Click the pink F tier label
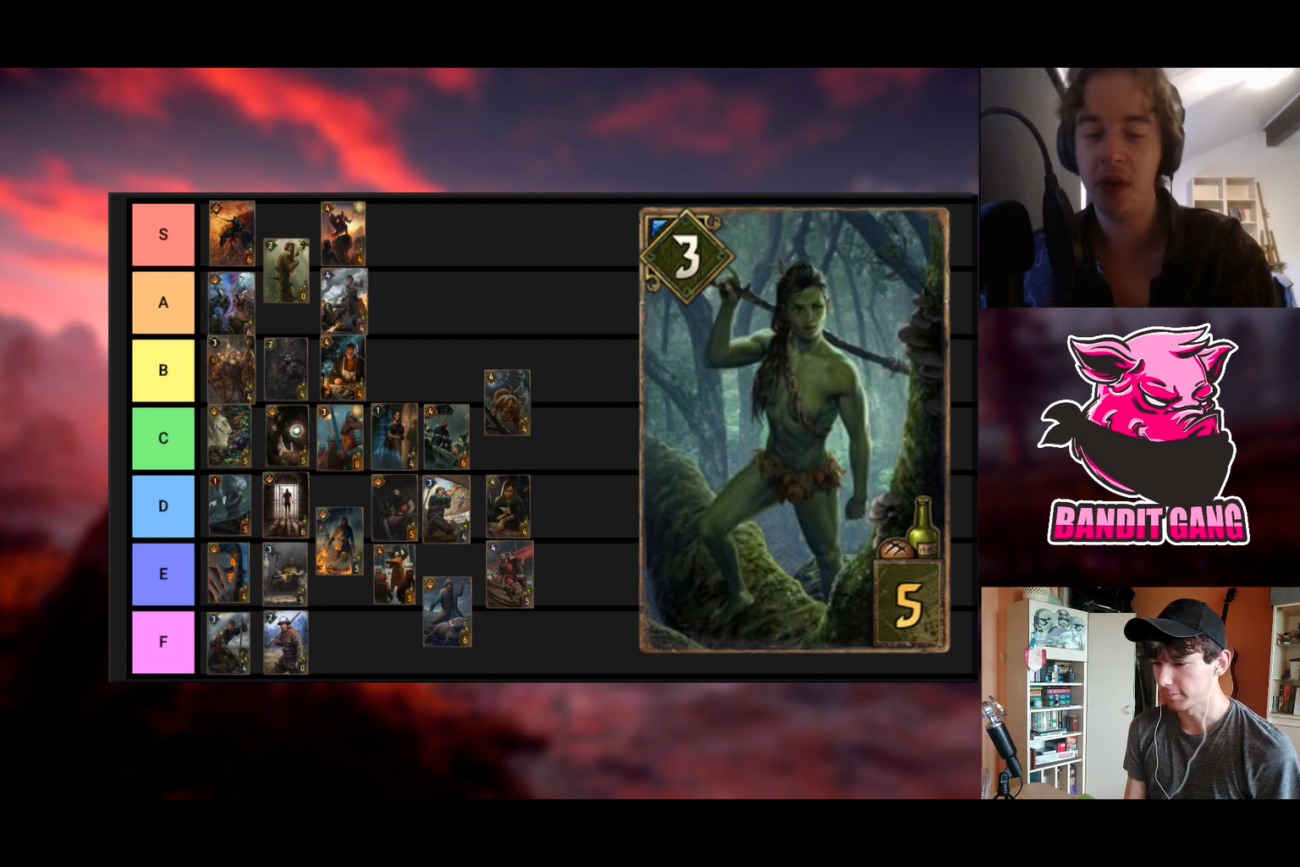The width and height of the screenshot is (1300, 867). 163,640
